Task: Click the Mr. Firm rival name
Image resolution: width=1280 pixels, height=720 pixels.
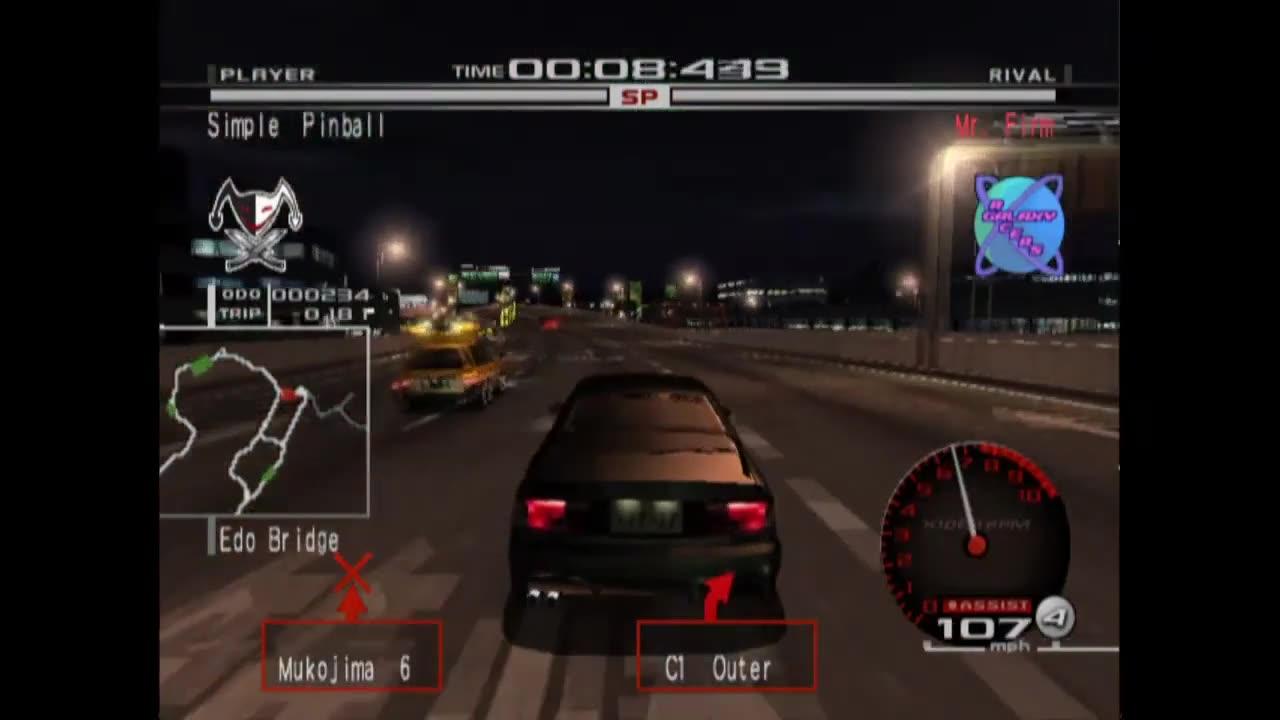Action: tap(1003, 126)
